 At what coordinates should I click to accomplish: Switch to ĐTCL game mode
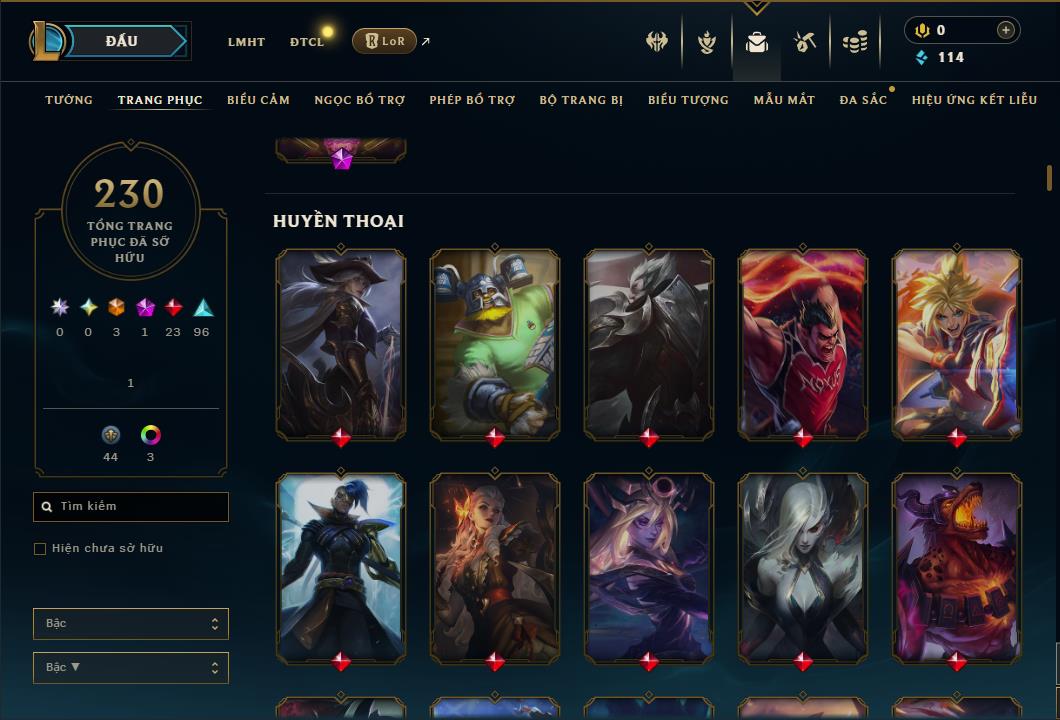point(307,42)
